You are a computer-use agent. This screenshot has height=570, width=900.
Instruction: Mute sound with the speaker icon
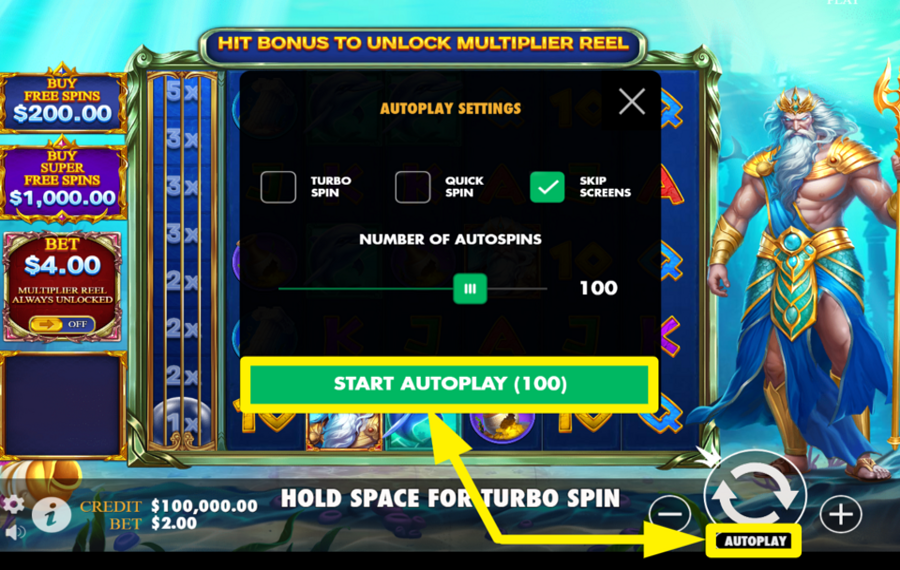pos(14,532)
